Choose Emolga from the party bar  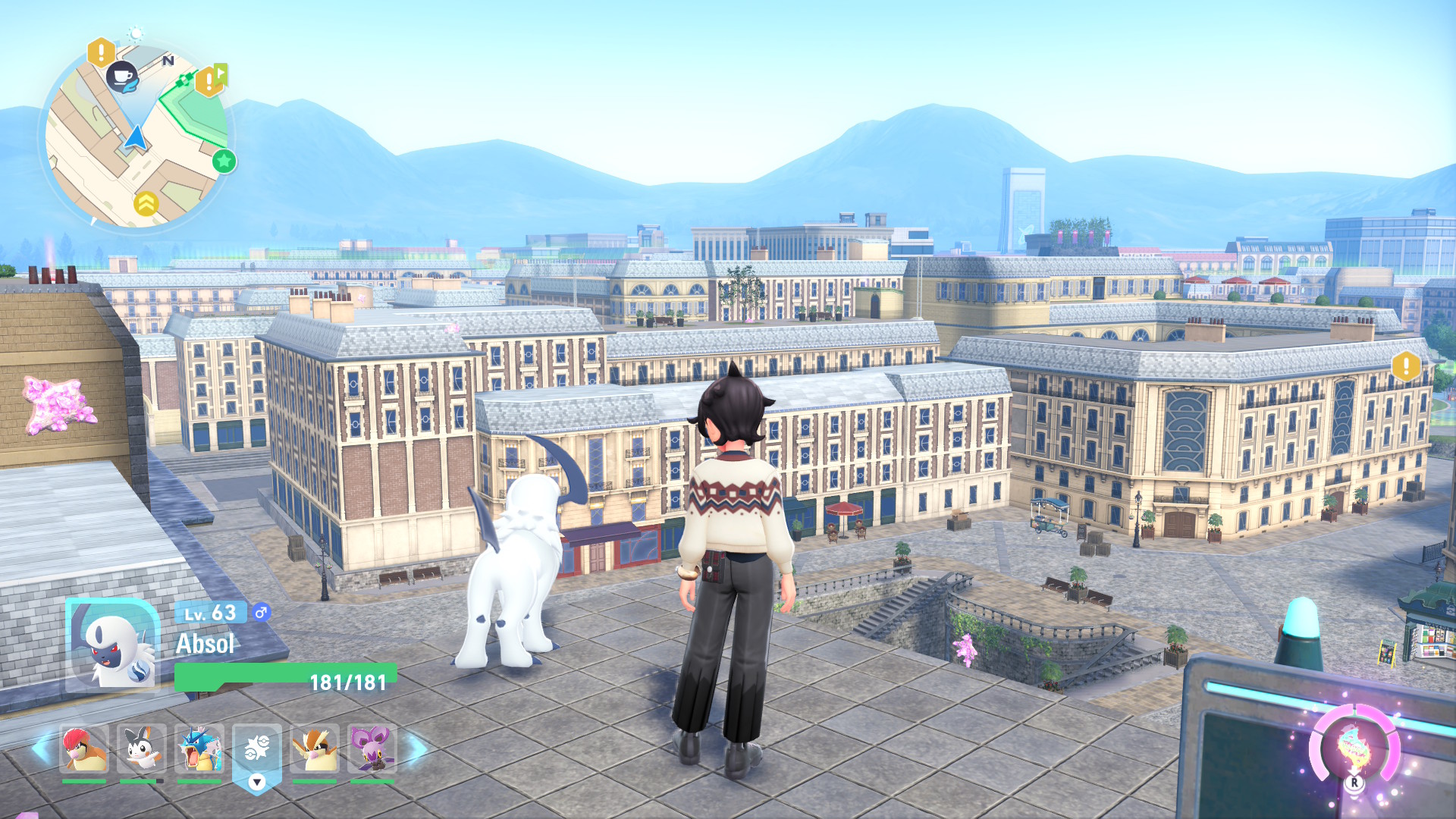click(142, 749)
